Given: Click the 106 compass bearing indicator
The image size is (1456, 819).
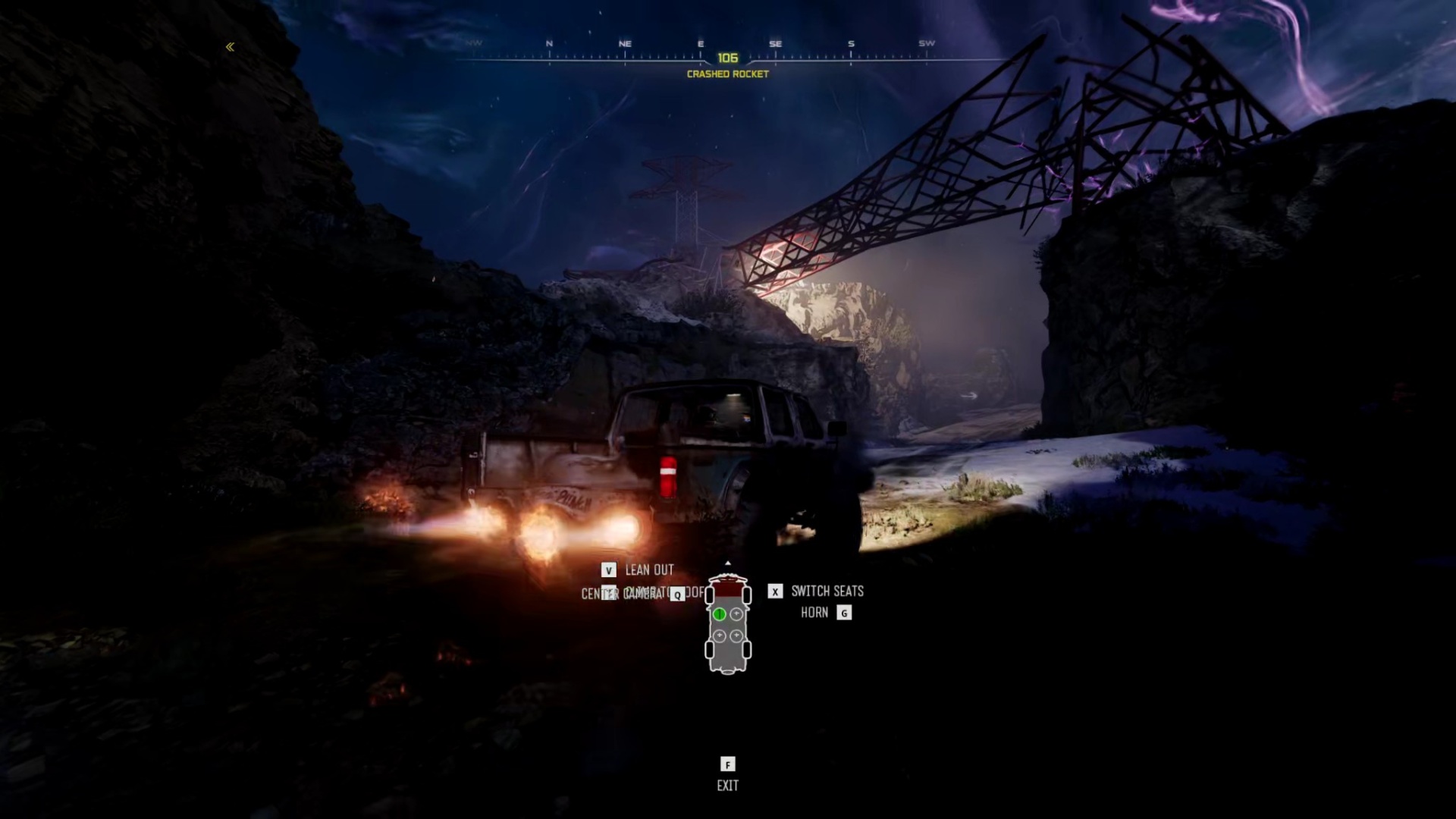Looking at the screenshot, I should pyautogui.click(x=727, y=56).
